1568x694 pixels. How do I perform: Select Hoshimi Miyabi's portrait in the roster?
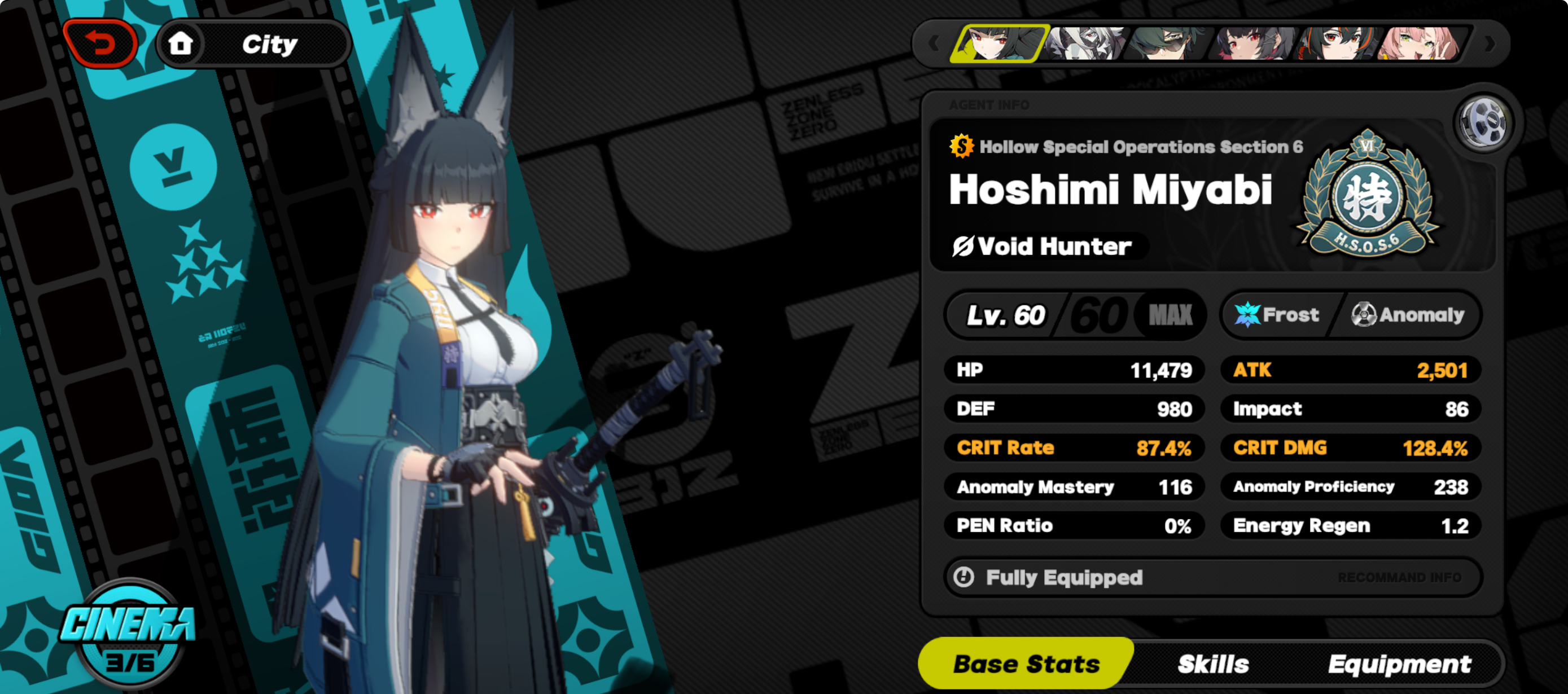pyautogui.click(x=1002, y=45)
